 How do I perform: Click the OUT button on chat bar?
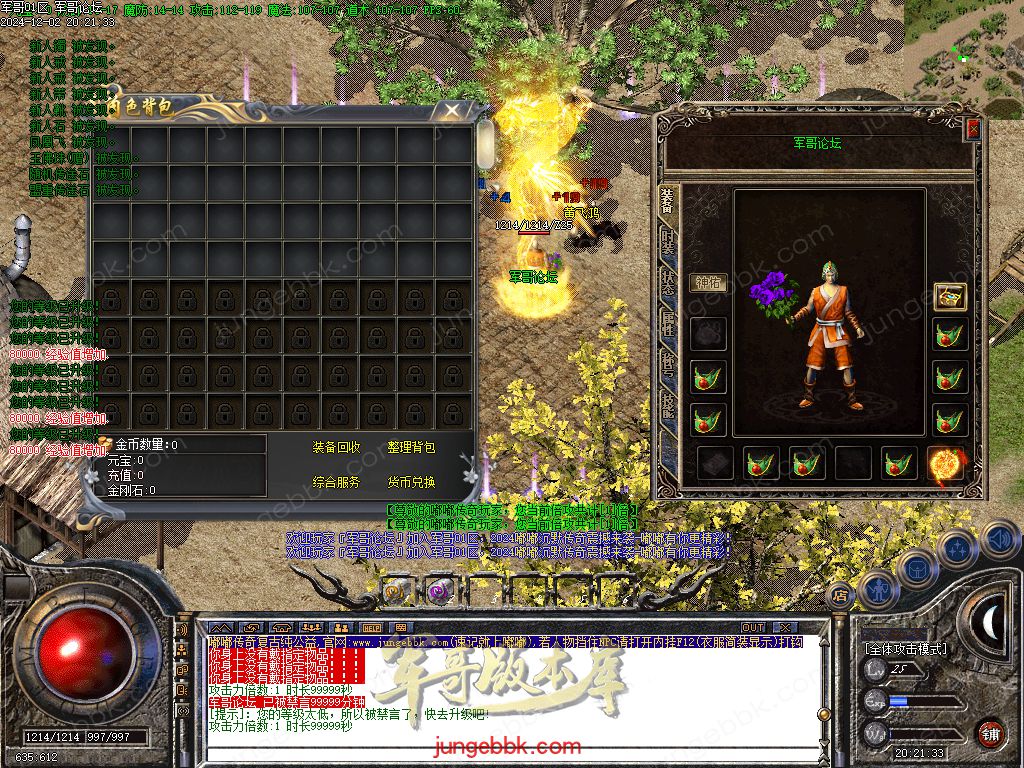pos(753,627)
